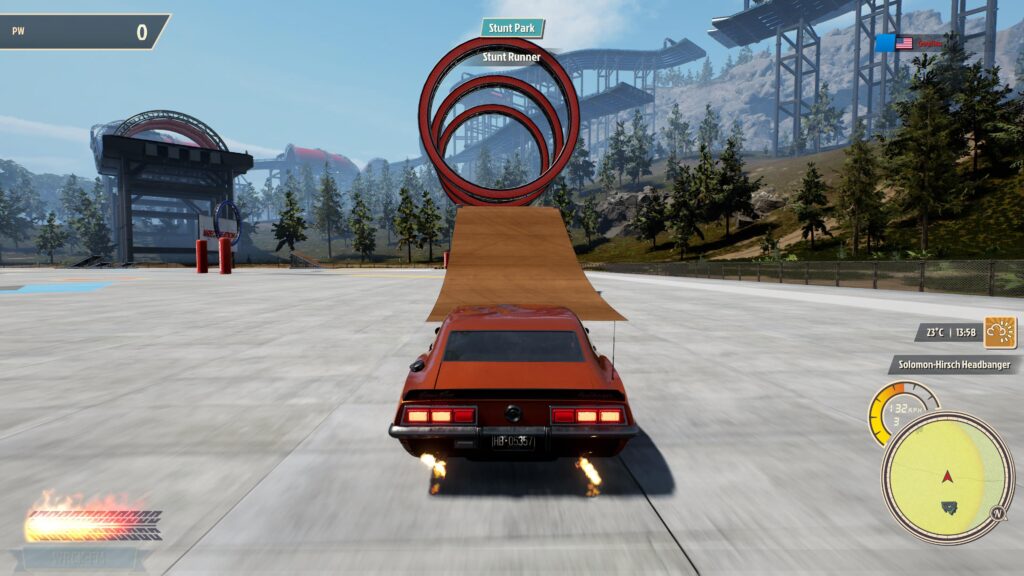Choose the Stunt Runner event marker
1024x576 pixels.
(x=511, y=57)
